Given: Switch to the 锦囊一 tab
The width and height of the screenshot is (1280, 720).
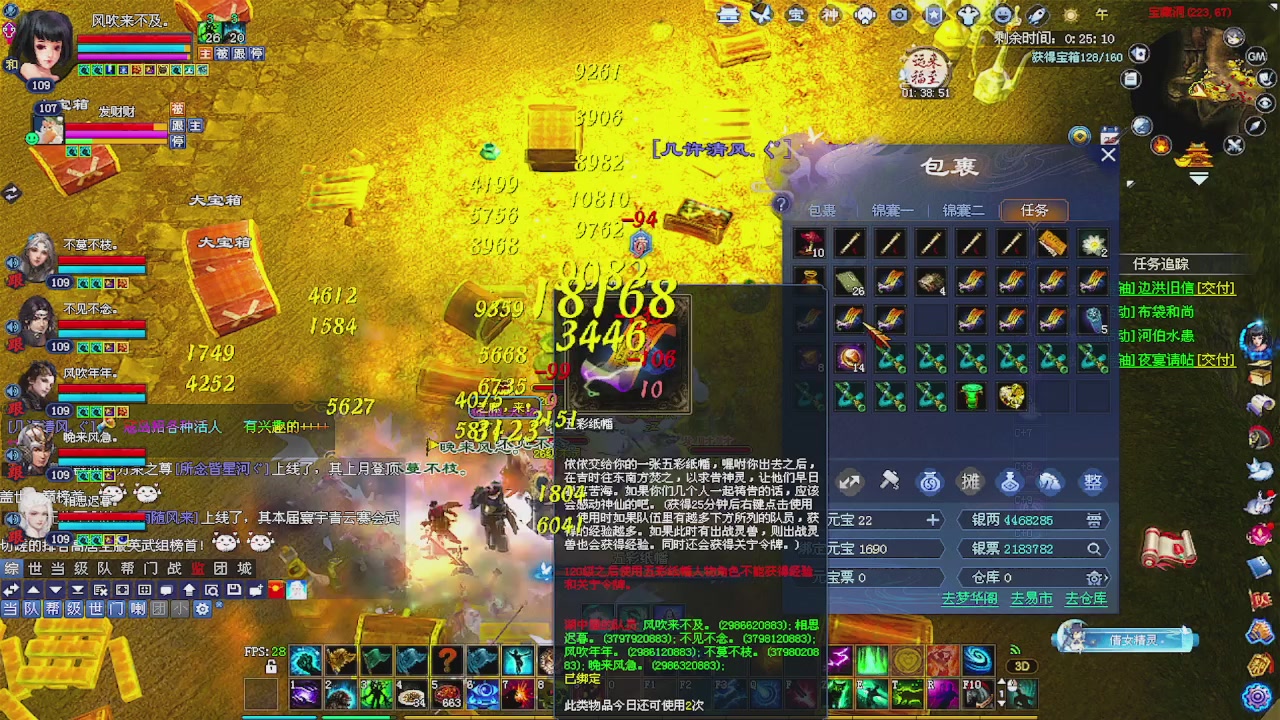Looking at the screenshot, I should coord(892,210).
